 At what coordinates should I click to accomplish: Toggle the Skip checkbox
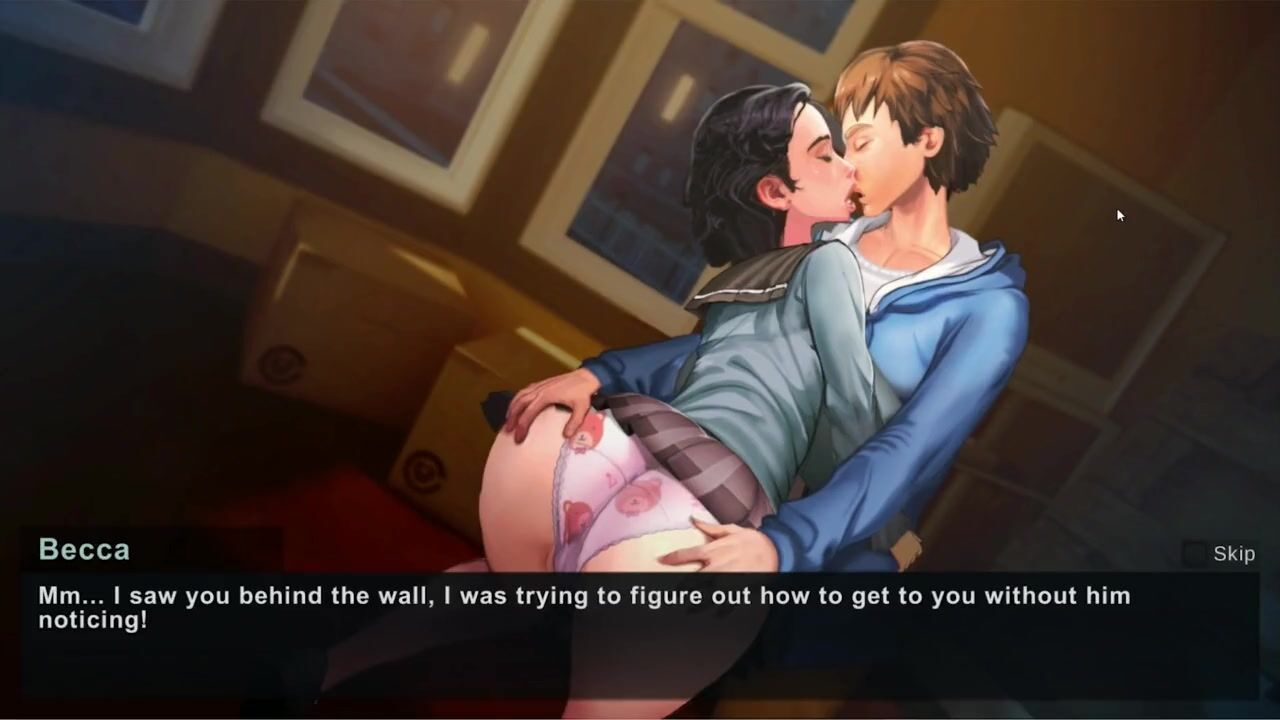click(1193, 553)
